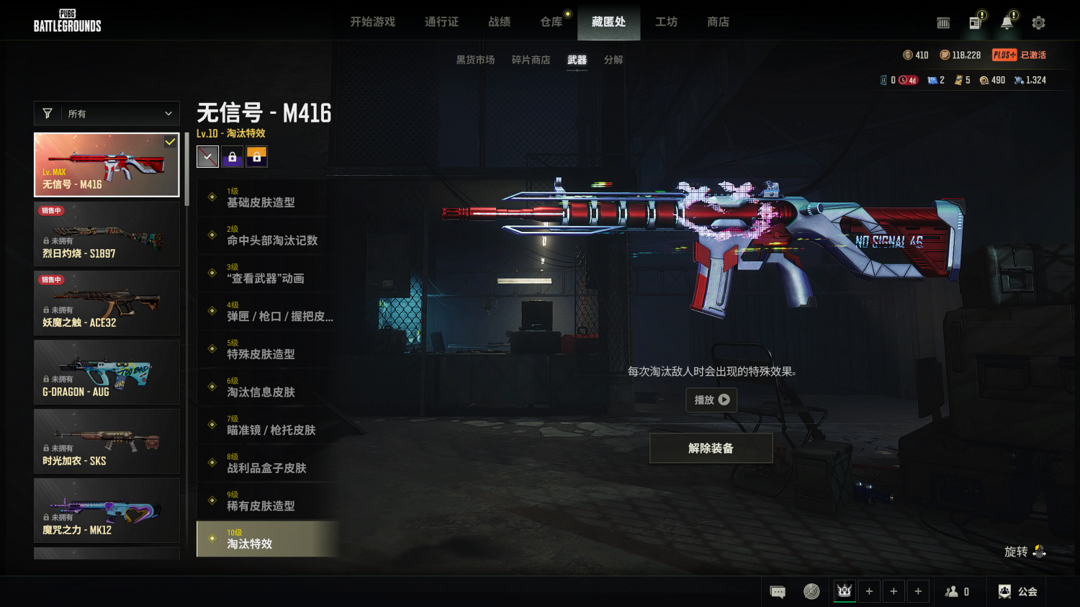1080x607 pixels.
Task: Go to the 仓库 tab
Action: (551, 22)
